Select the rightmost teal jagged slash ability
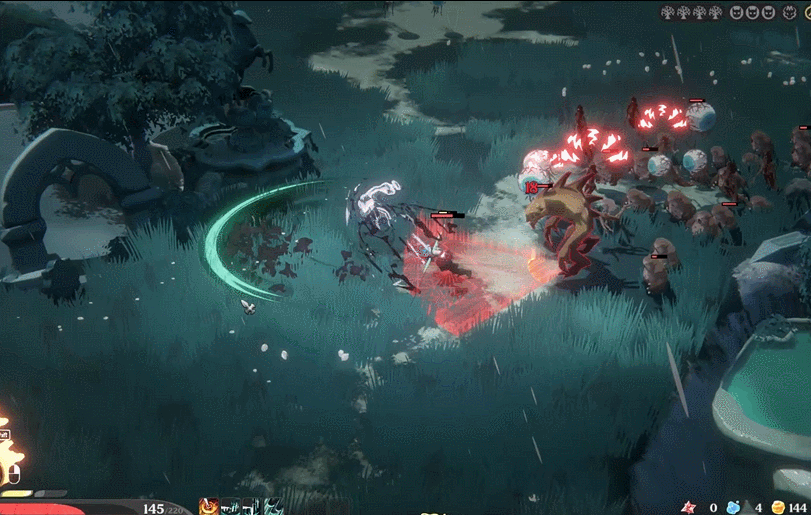Image resolution: width=811 pixels, height=515 pixels. point(272,507)
